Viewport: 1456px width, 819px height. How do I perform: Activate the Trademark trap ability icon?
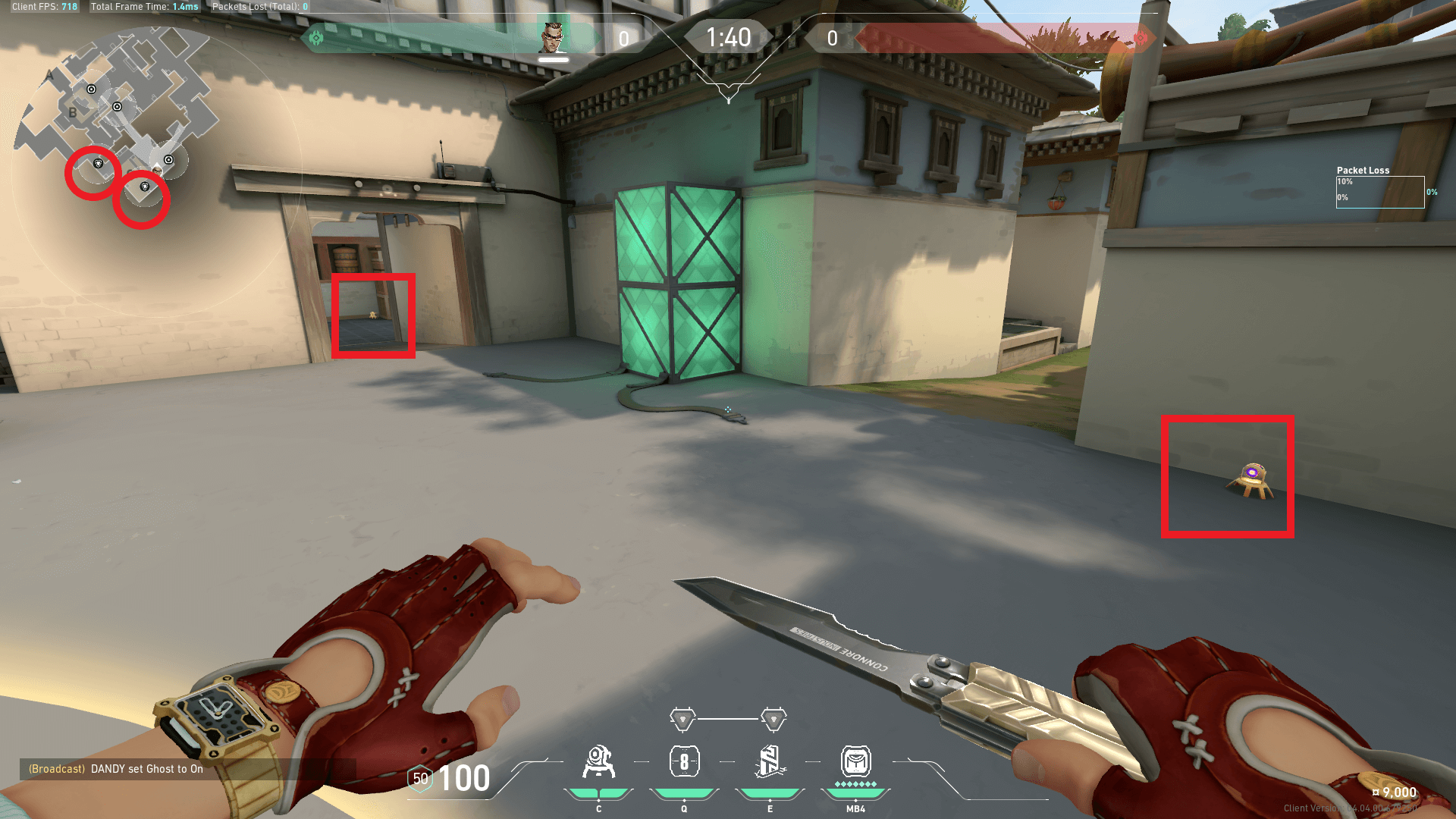(x=598, y=762)
